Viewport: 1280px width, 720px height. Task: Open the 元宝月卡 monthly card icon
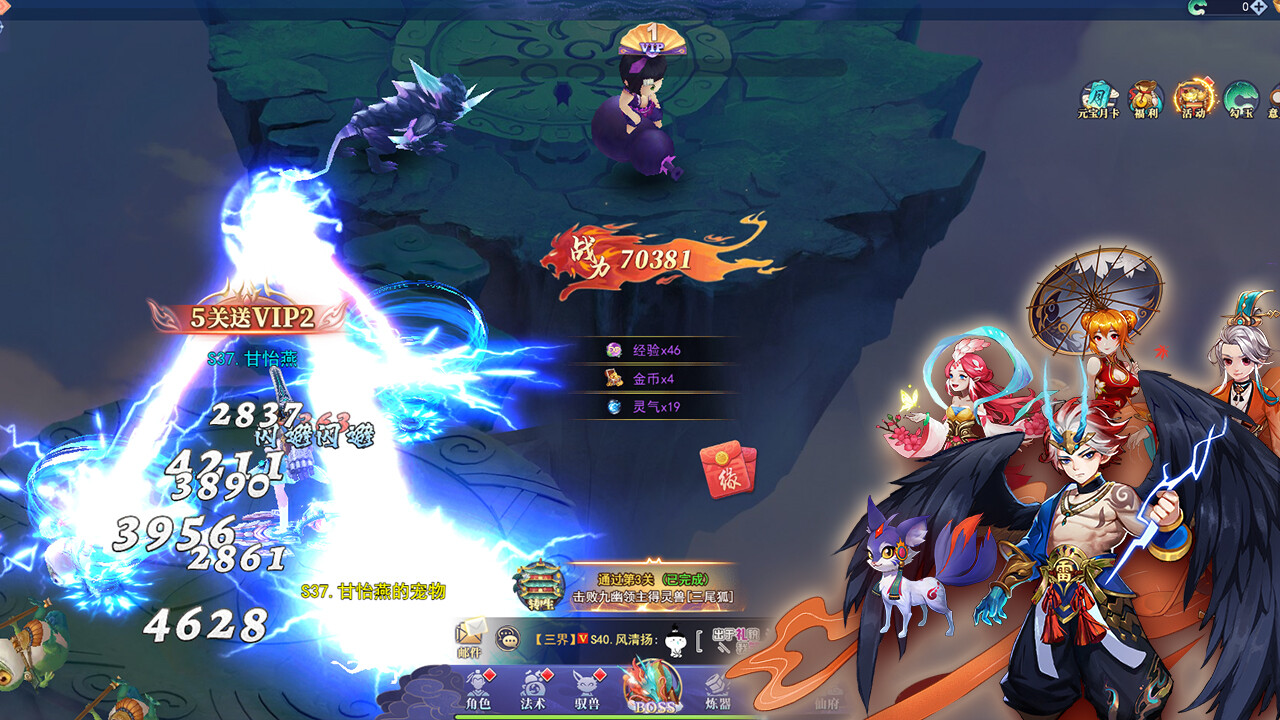(x=1097, y=100)
